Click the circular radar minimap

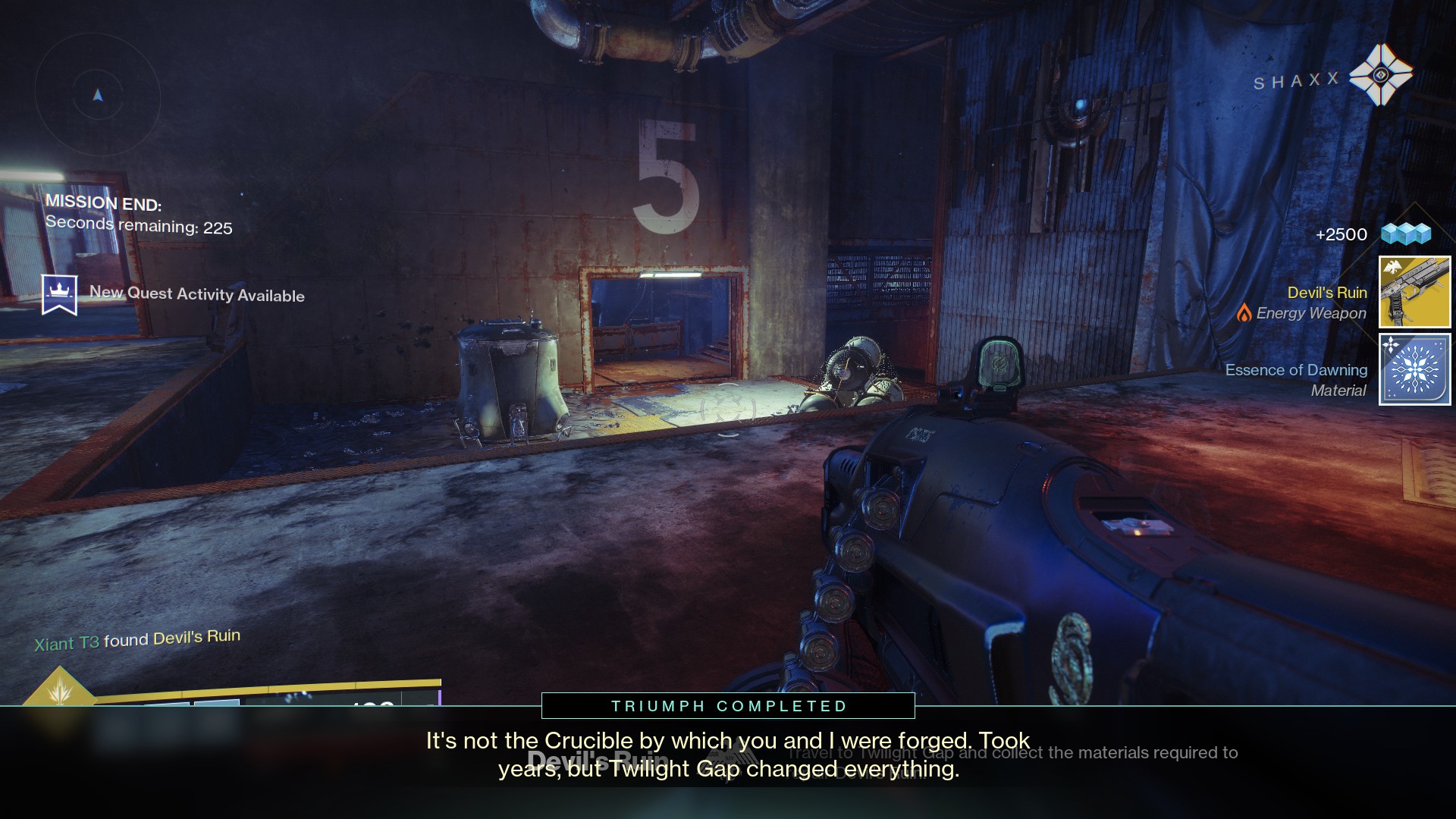98,96
